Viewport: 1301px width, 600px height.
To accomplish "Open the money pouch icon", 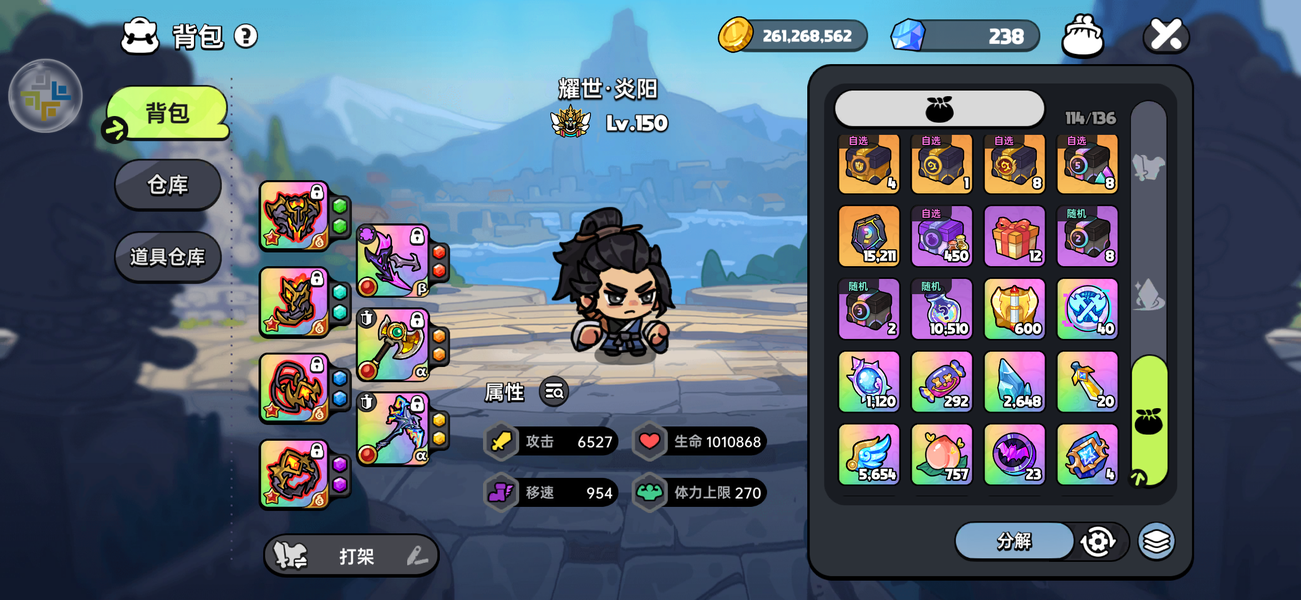I will click(1083, 36).
